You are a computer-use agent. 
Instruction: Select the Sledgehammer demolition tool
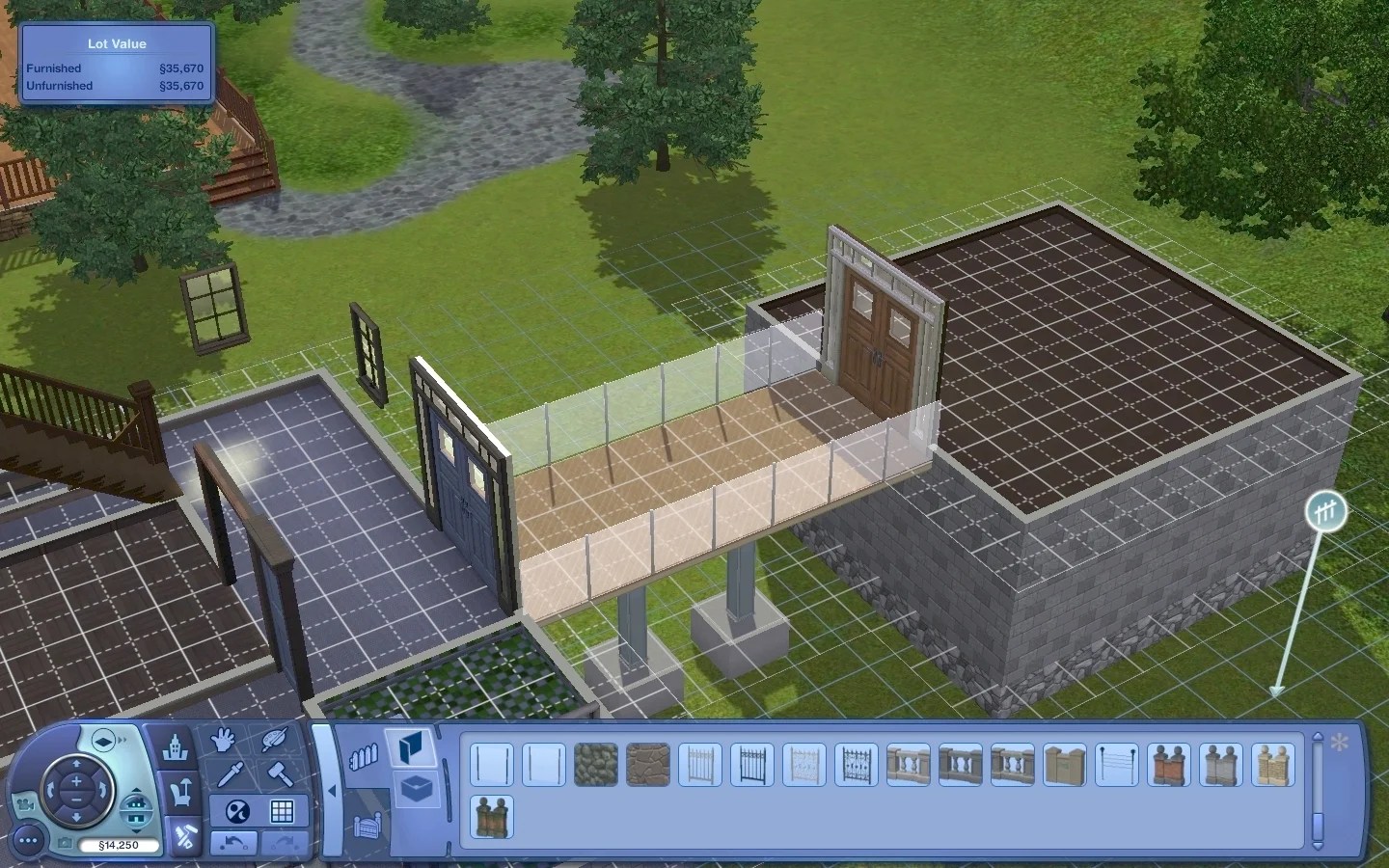[x=282, y=775]
